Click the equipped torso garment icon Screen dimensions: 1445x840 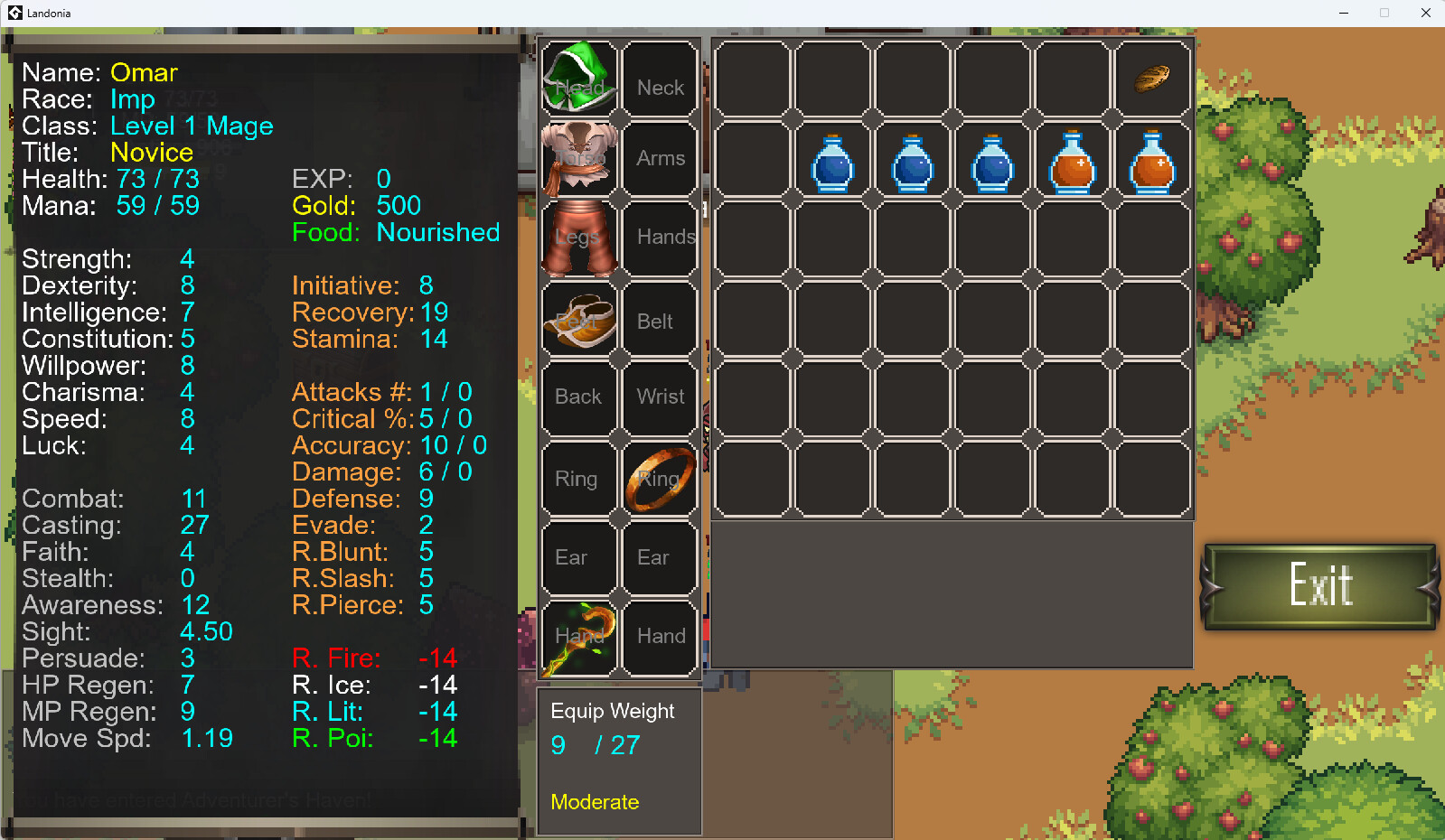pos(579,158)
